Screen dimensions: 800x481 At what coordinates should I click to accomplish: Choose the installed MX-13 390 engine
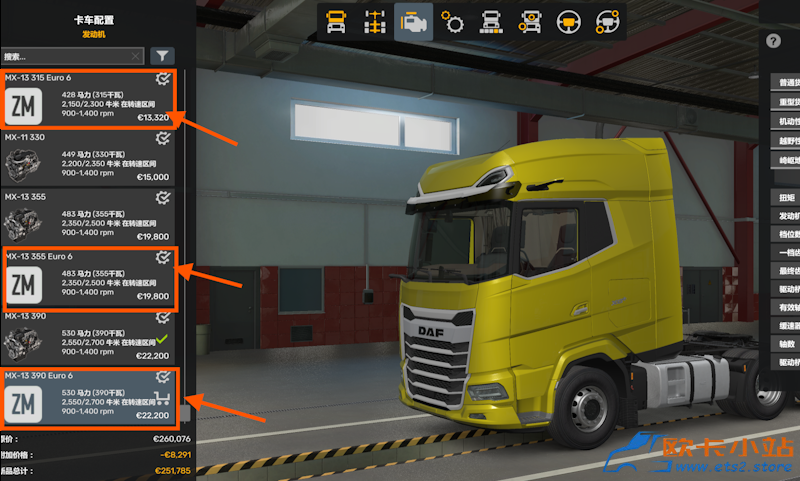point(88,337)
